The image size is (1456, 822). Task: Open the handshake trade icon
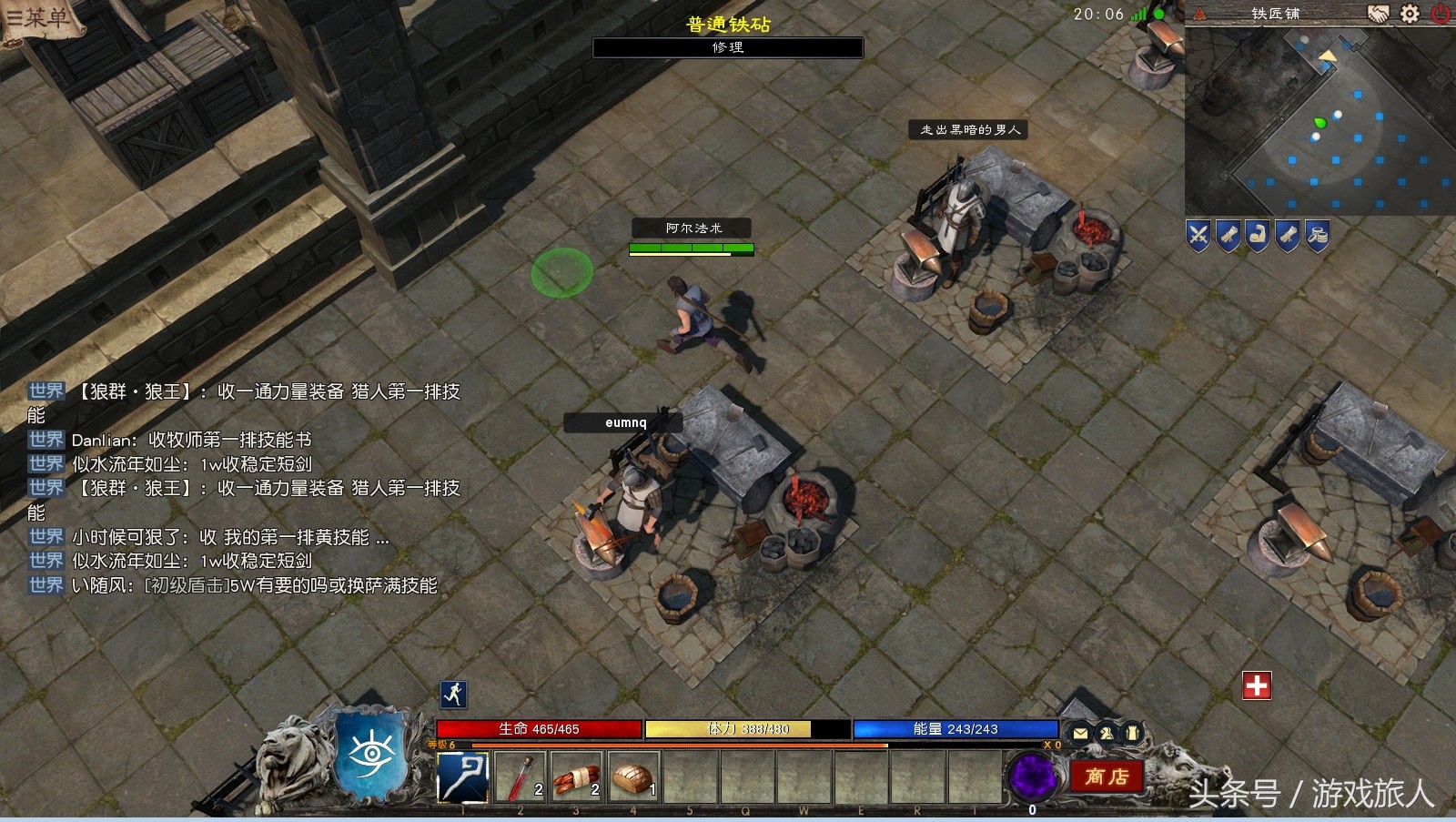1379,14
